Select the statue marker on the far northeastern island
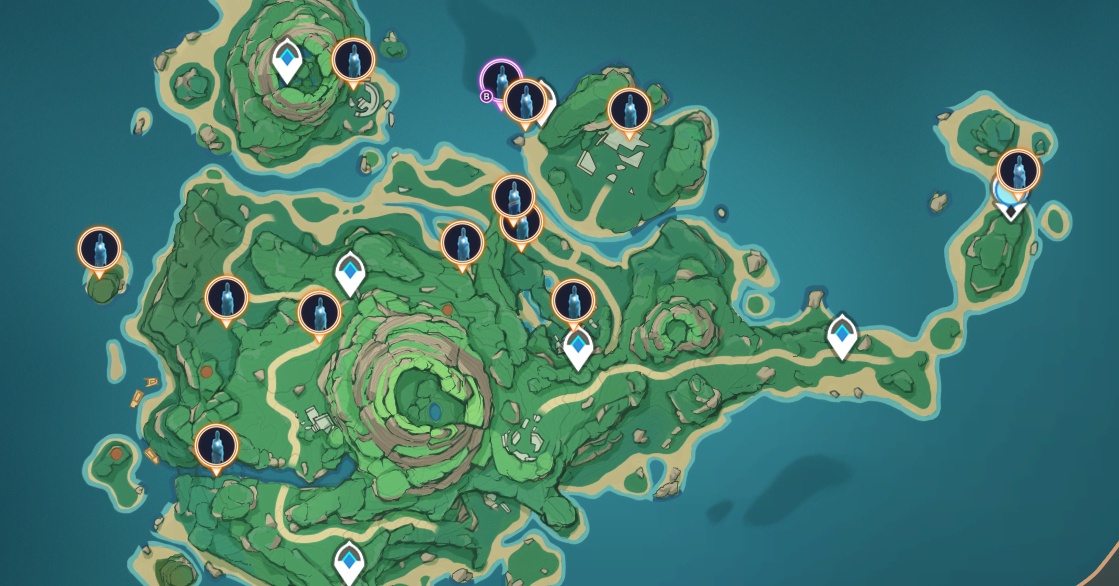The width and height of the screenshot is (1119, 586). [x=1018, y=170]
